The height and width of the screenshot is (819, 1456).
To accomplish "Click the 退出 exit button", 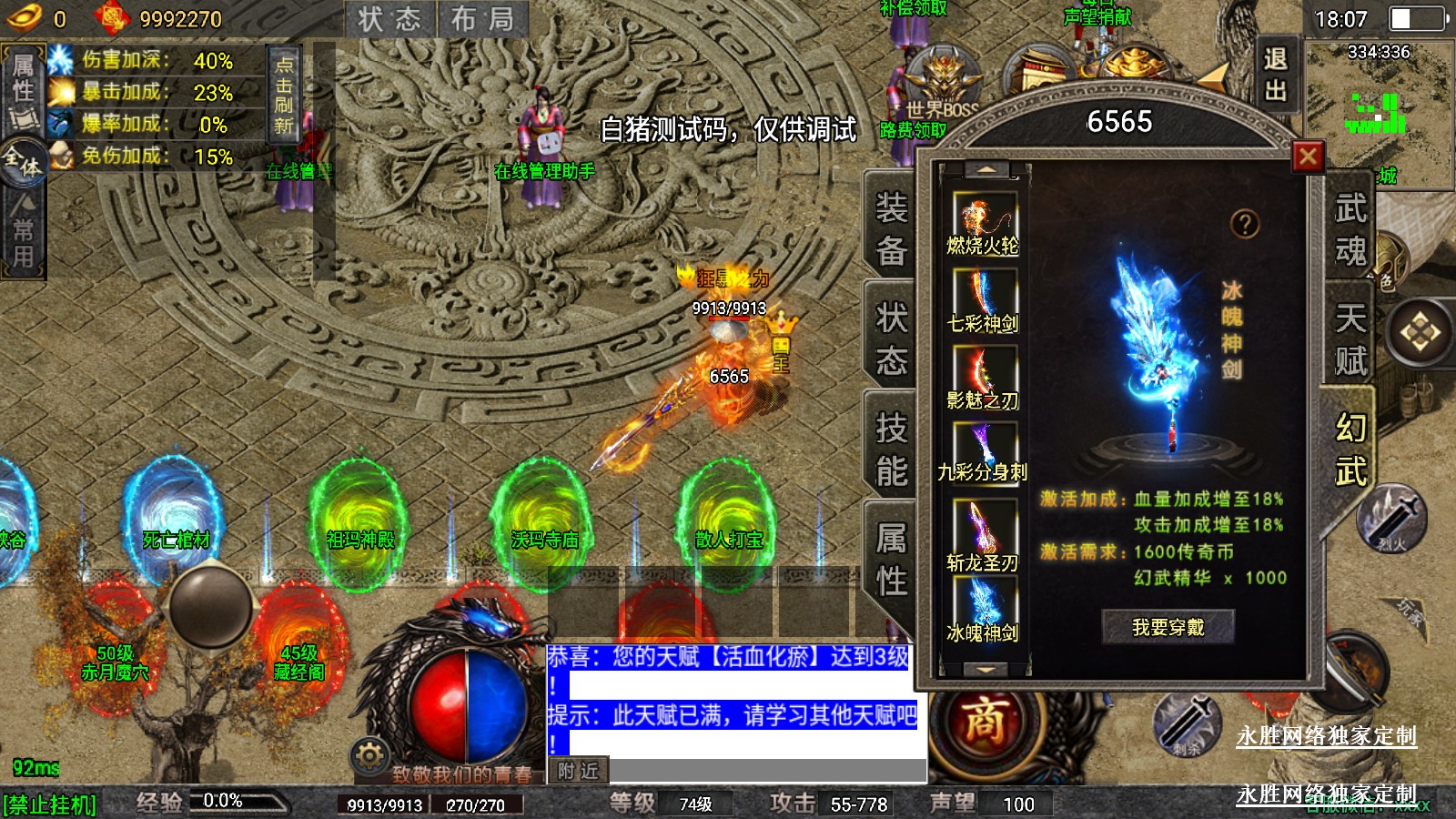I will pos(1275,75).
